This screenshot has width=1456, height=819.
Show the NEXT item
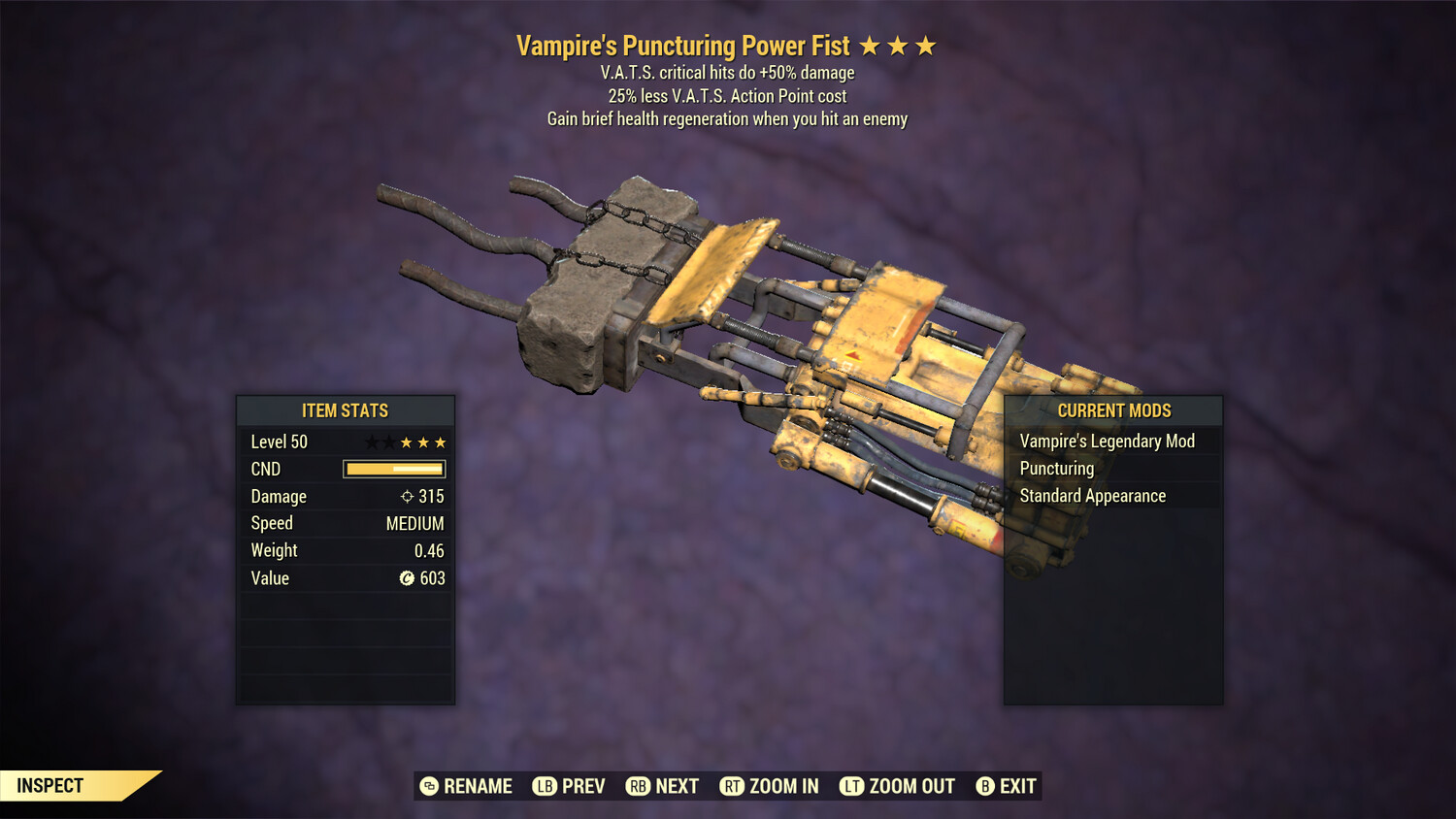coord(663,786)
